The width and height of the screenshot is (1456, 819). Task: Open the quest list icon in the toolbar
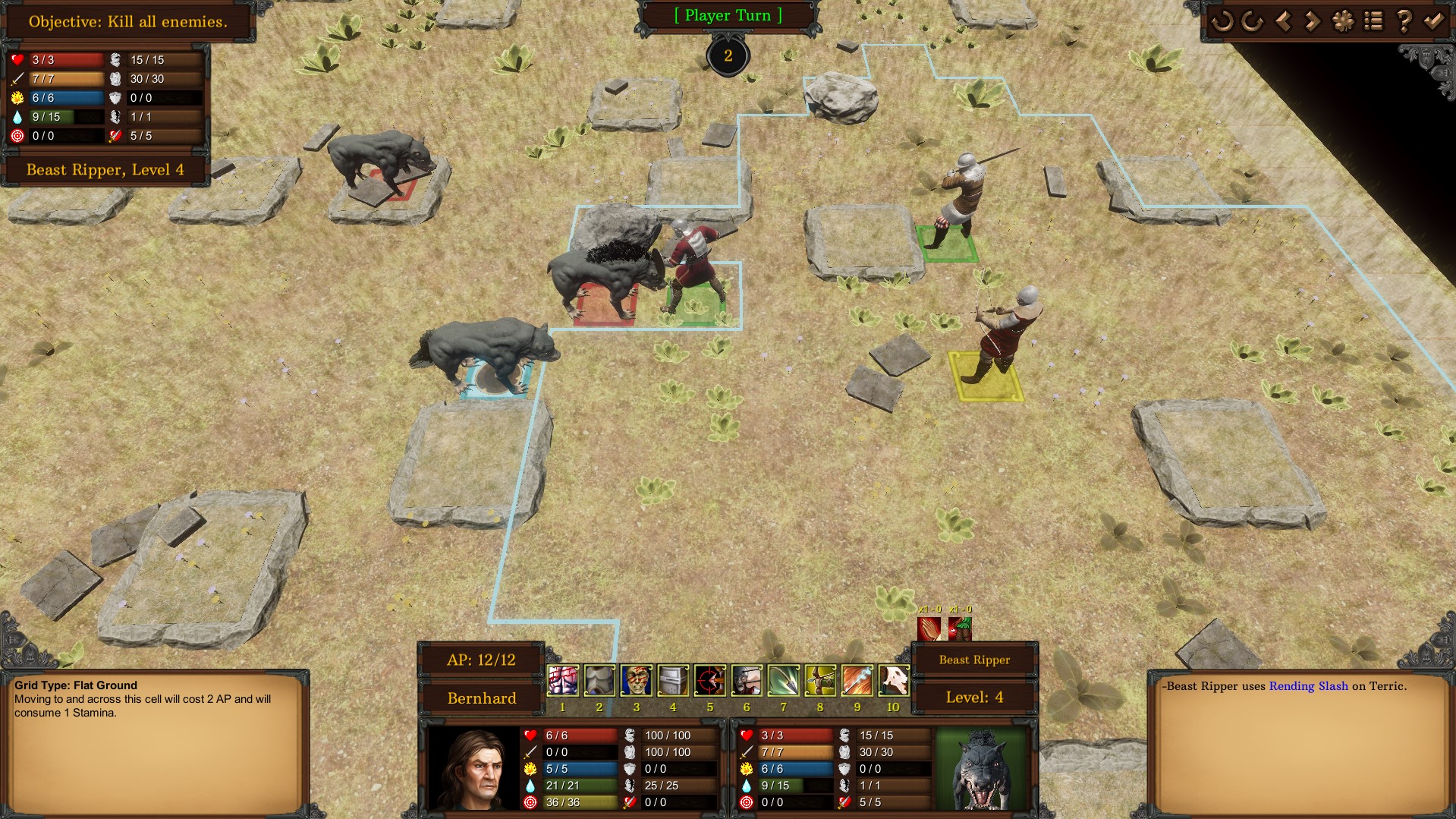(1374, 22)
